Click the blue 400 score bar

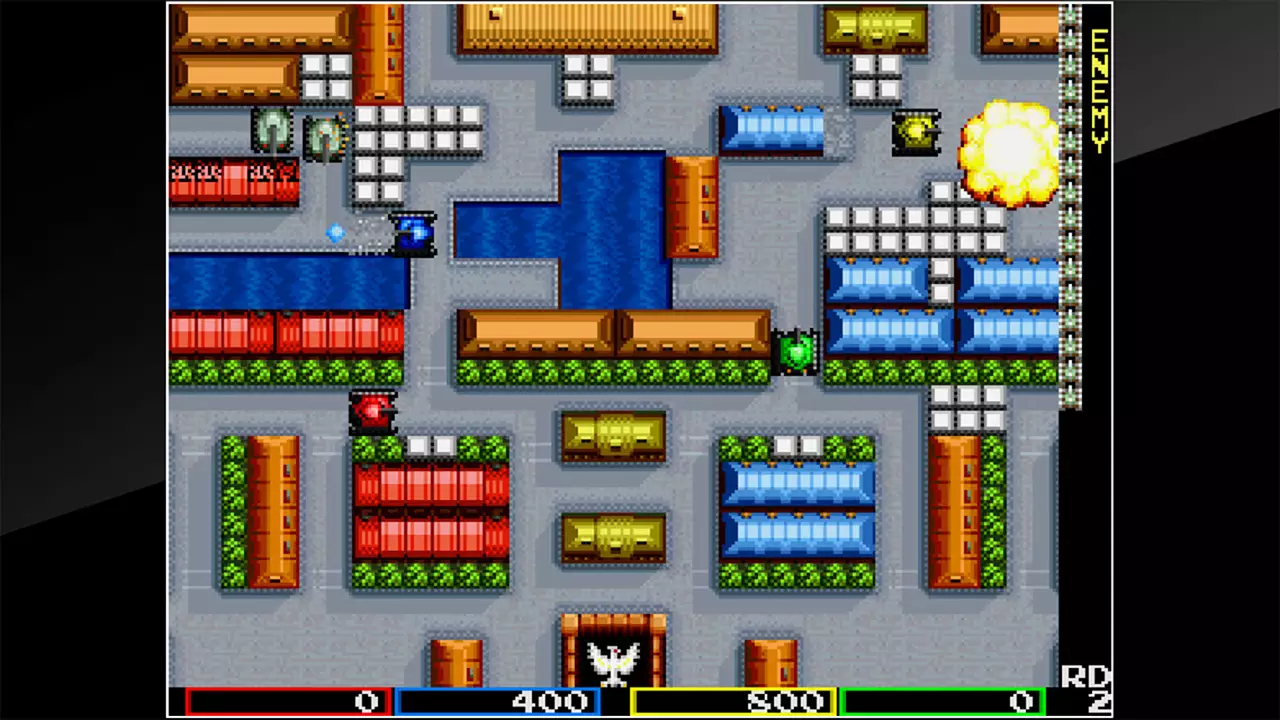[x=500, y=701]
